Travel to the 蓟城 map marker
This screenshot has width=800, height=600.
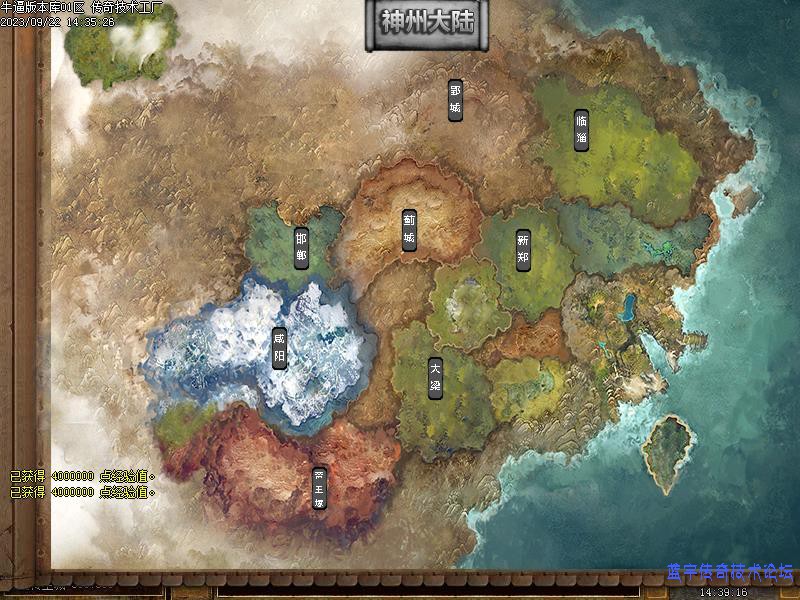click(409, 230)
